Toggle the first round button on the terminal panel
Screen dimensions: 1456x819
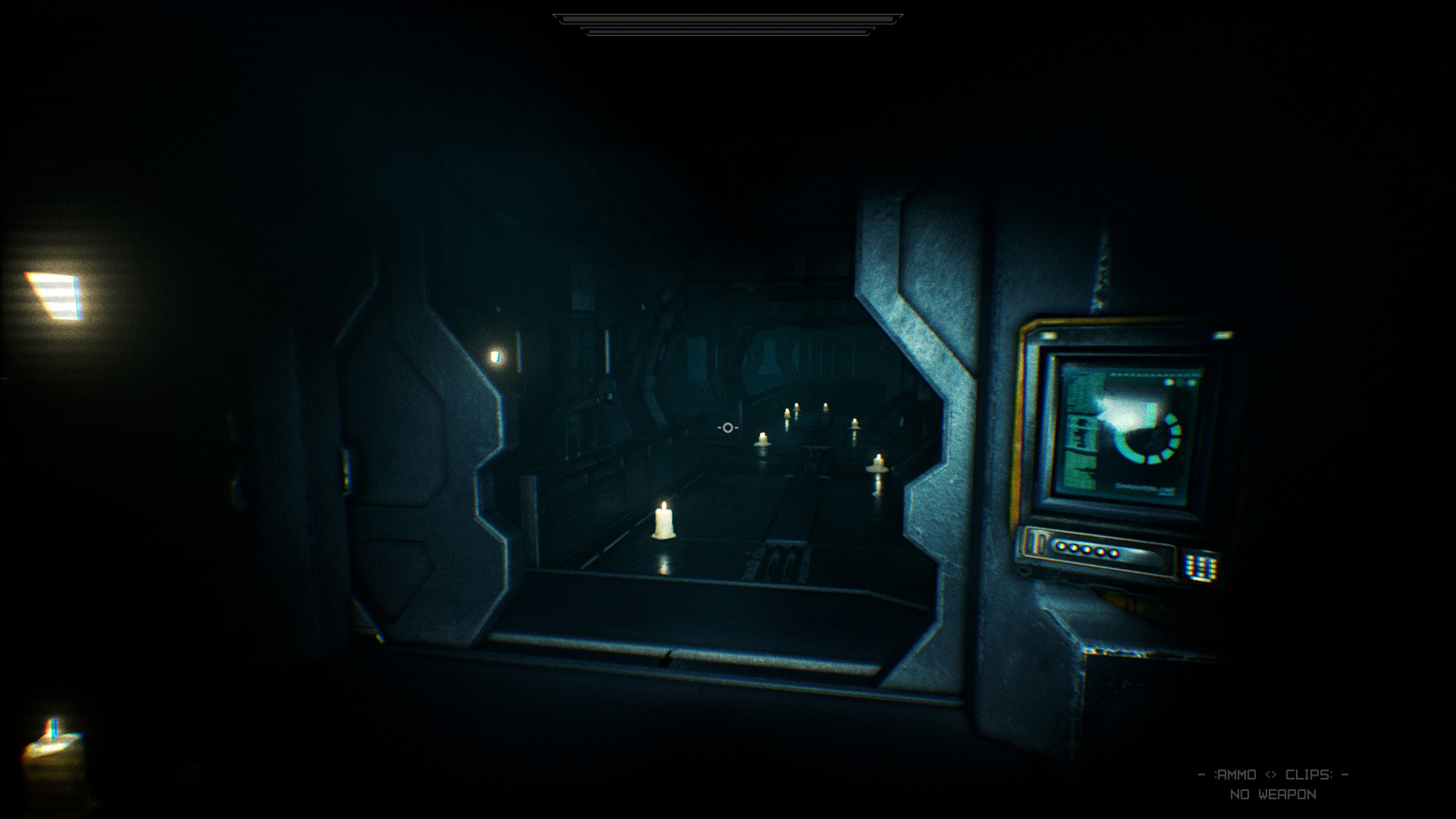pos(1060,547)
